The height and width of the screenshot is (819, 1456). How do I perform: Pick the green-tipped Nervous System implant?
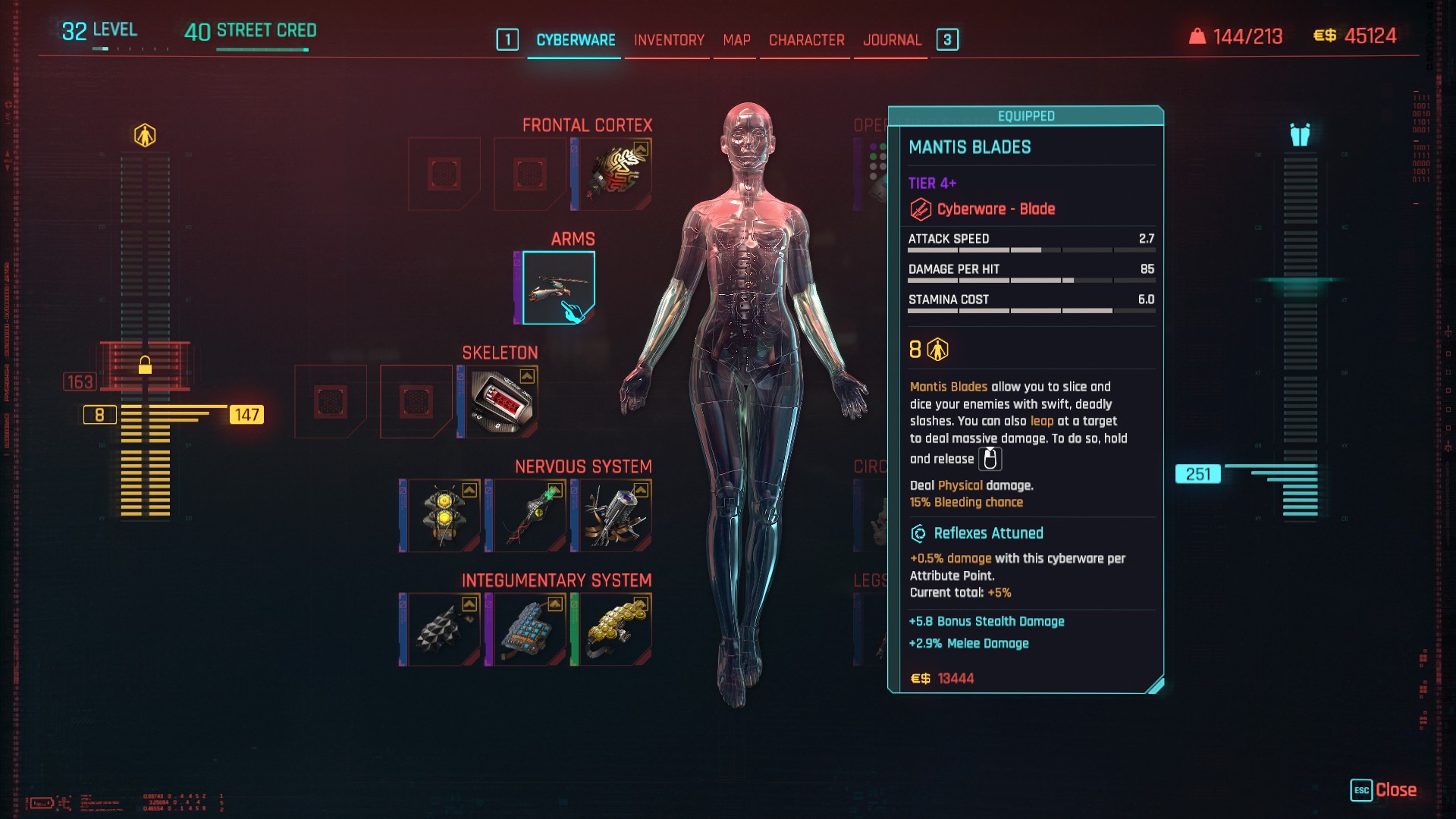point(529,516)
